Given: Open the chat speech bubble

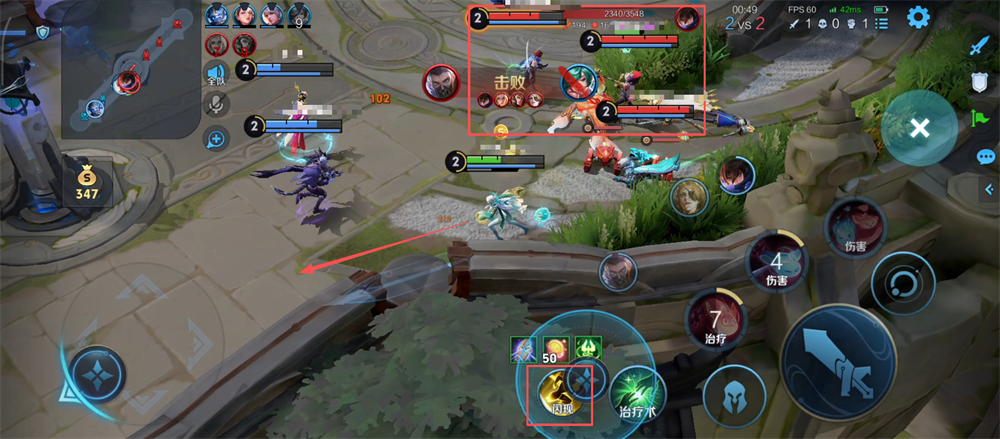Looking at the screenshot, I should pyautogui.click(x=986, y=157).
